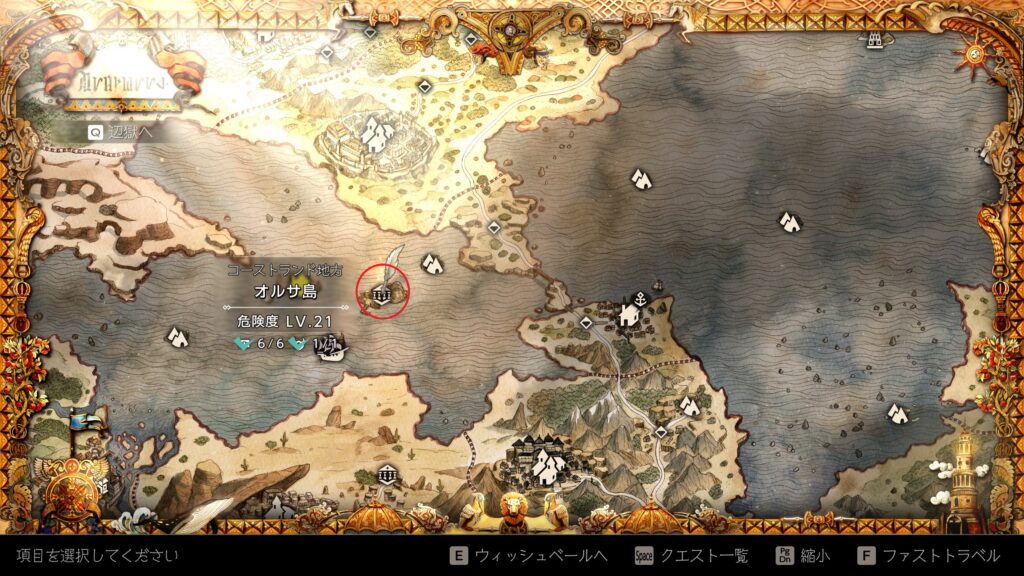Pick the town marker in the dark mountain village
The height and width of the screenshot is (576, 1024).
coord(546,463)
